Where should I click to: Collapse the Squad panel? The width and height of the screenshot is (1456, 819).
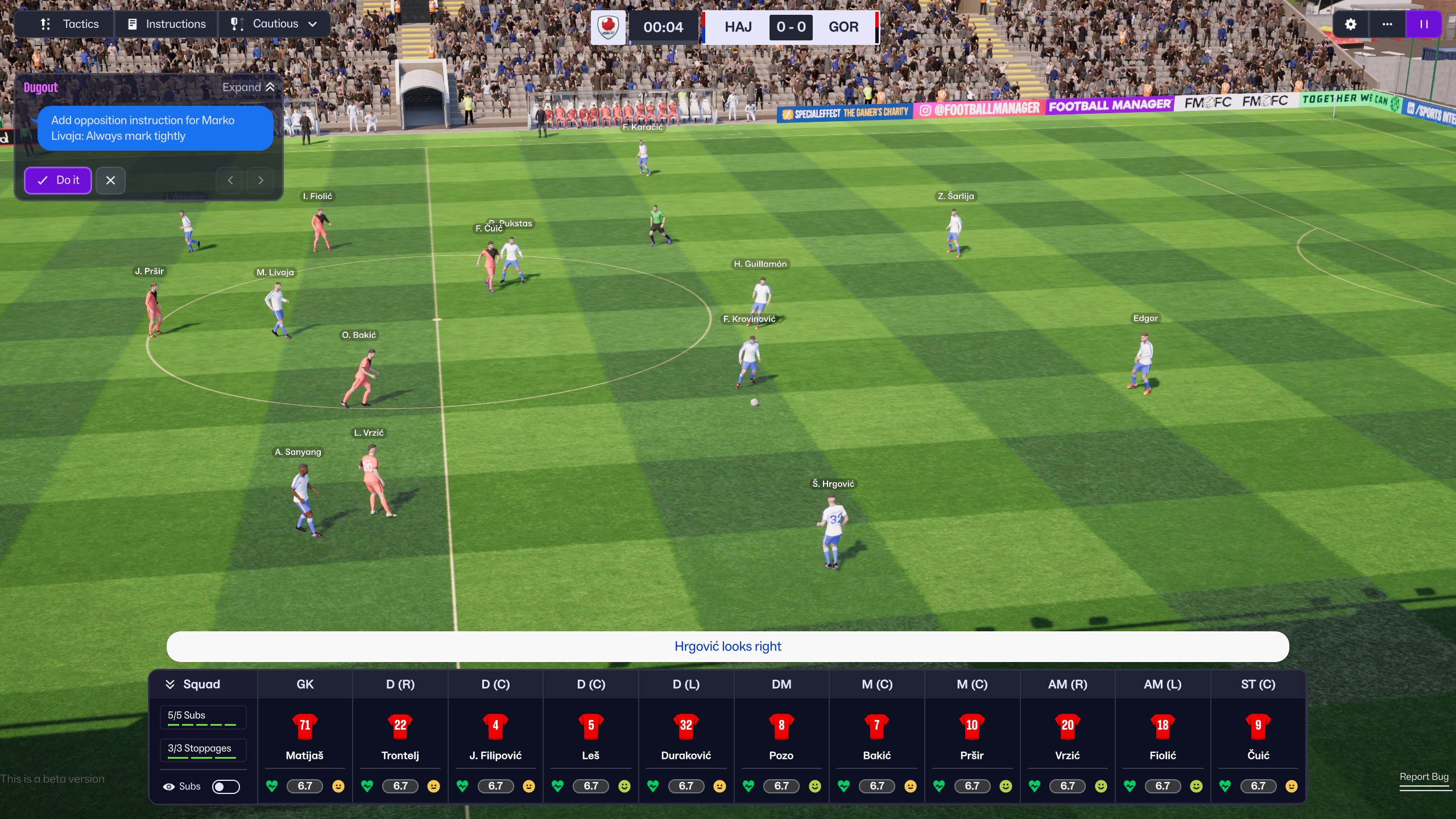pos(169,684)
